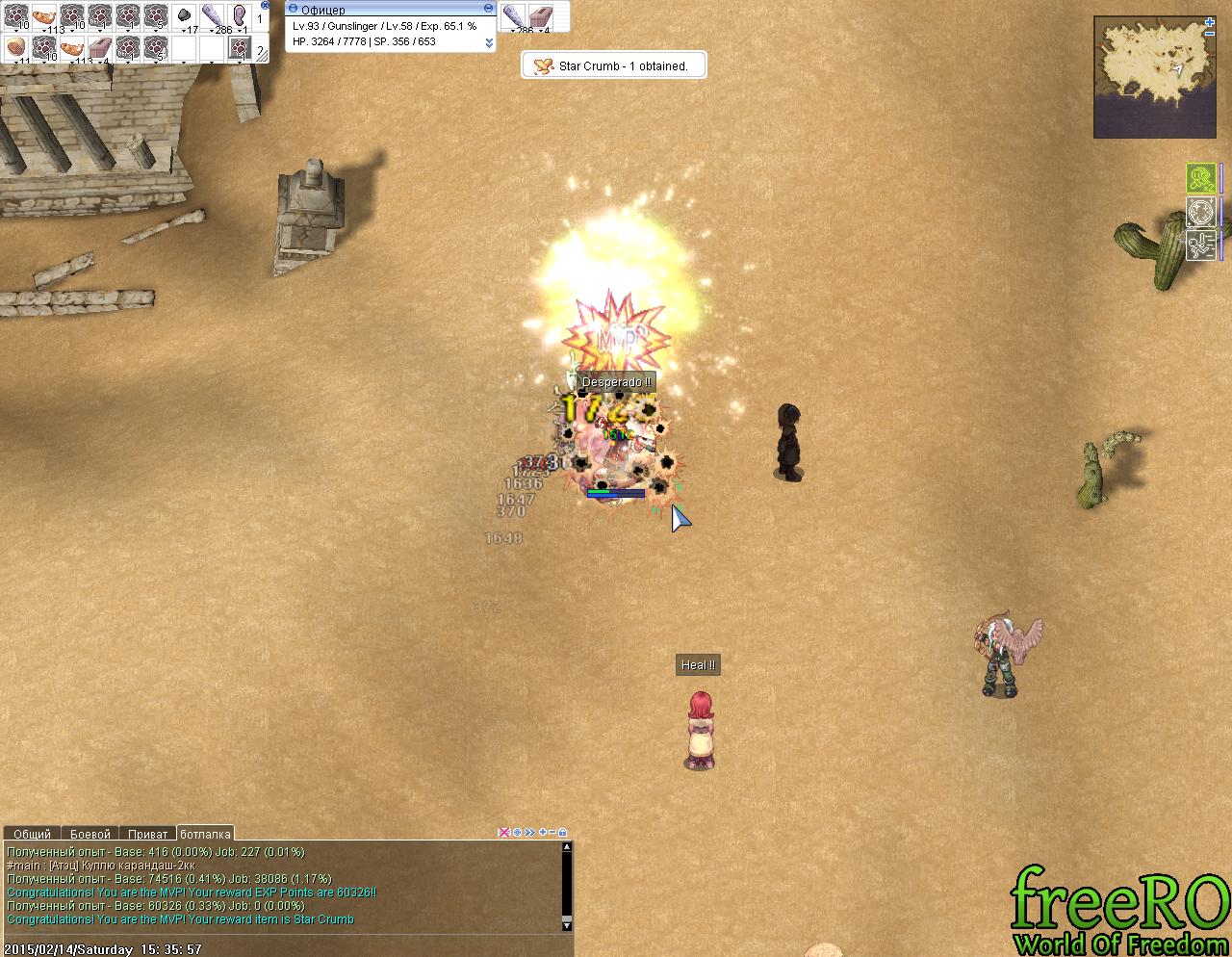
Task: Open the Боевой chat tab
Action: [x=90, y=834]
